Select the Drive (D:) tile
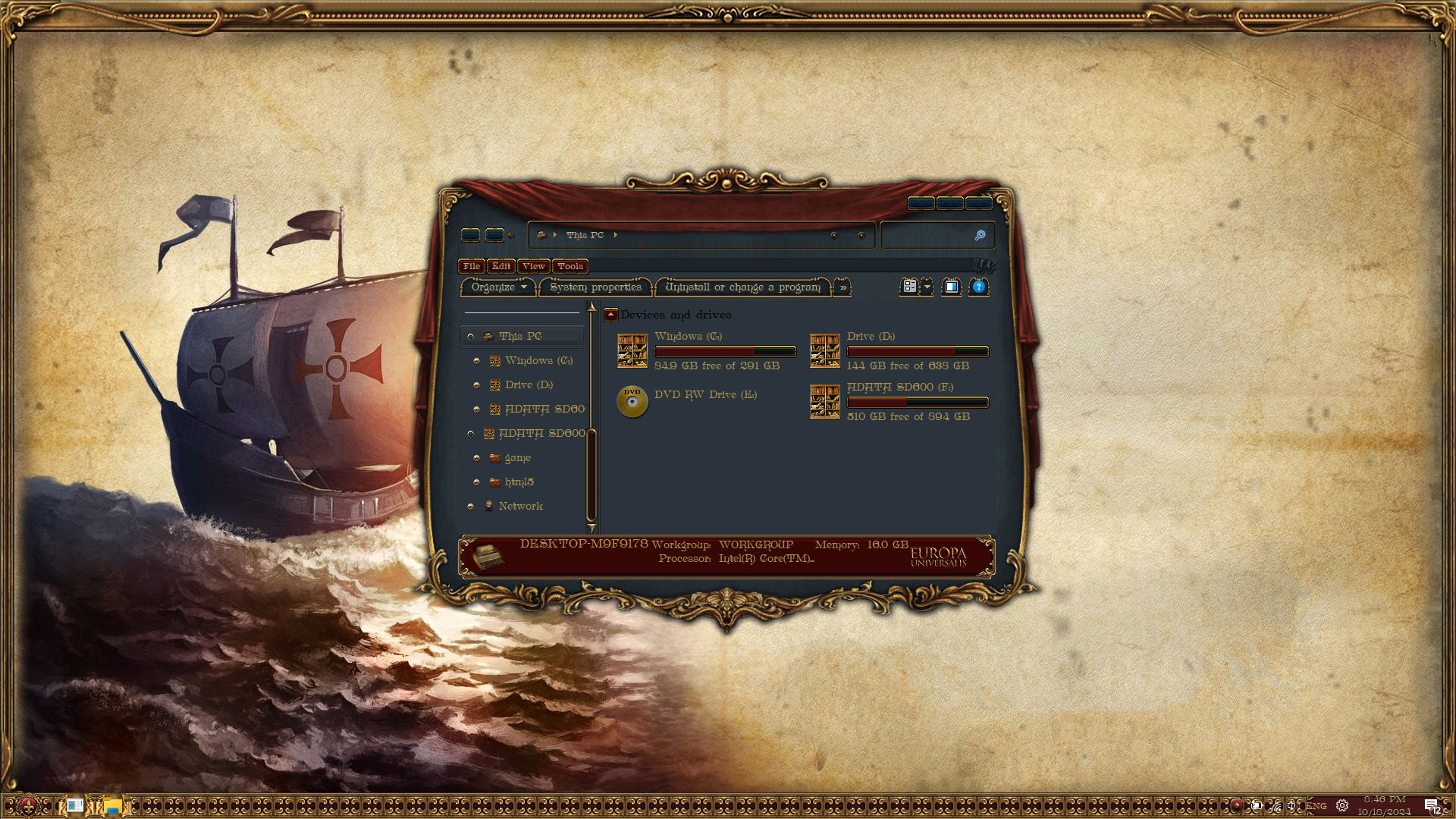 click(x=899, y=351)
